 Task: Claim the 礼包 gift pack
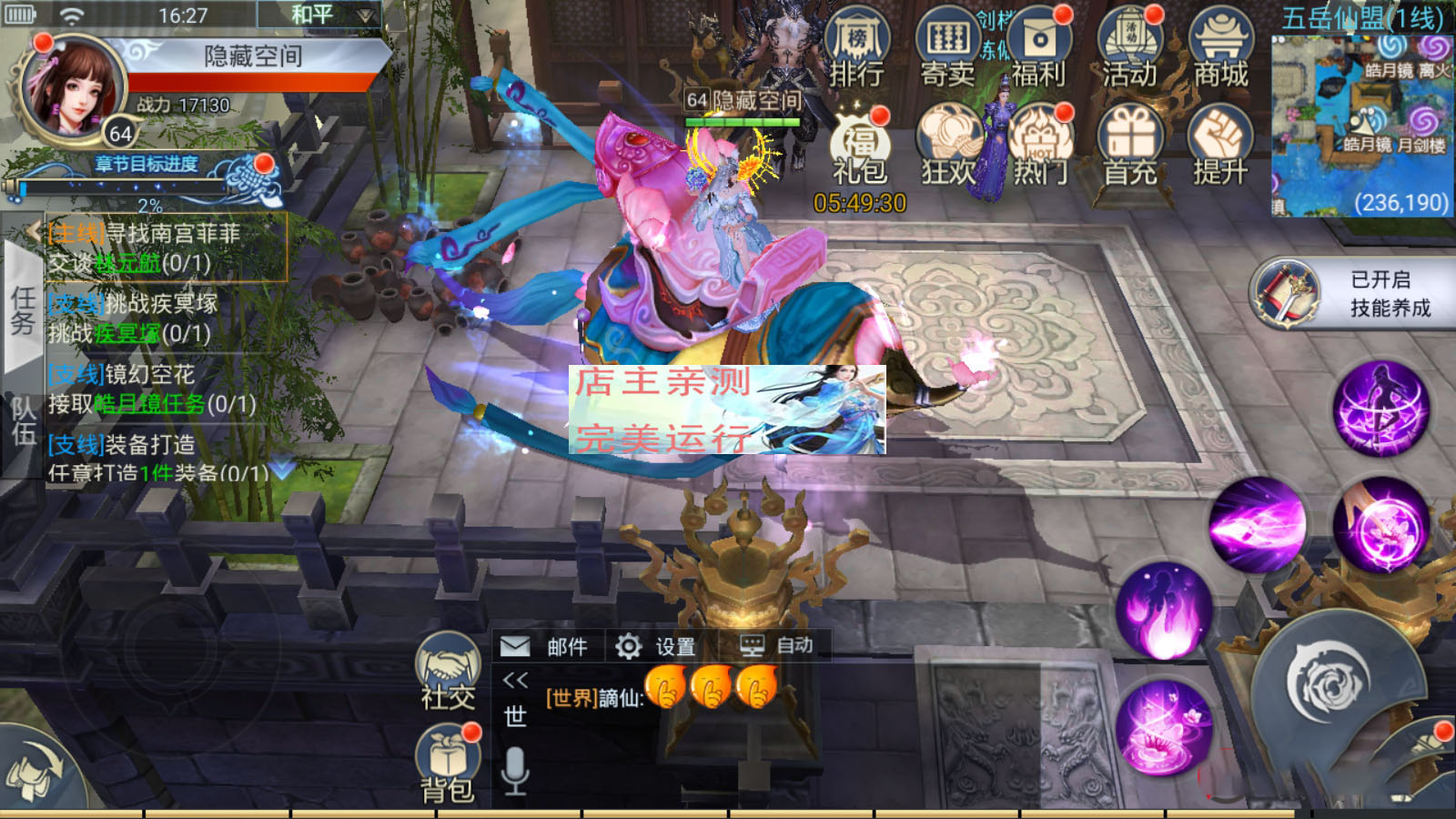[x=858, y=147]
